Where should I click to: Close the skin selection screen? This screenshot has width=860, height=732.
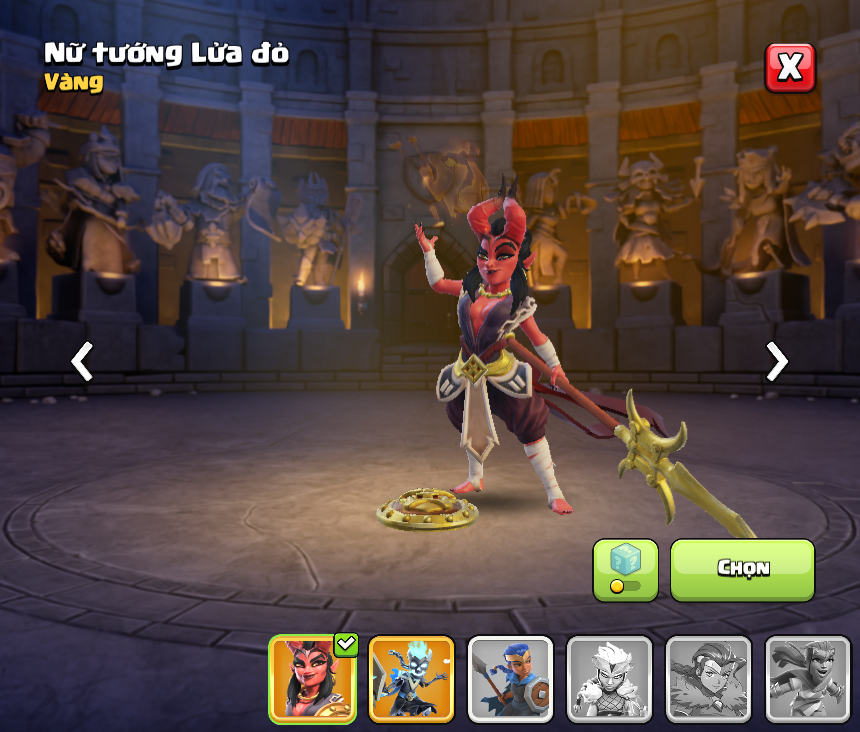[790, 68]
